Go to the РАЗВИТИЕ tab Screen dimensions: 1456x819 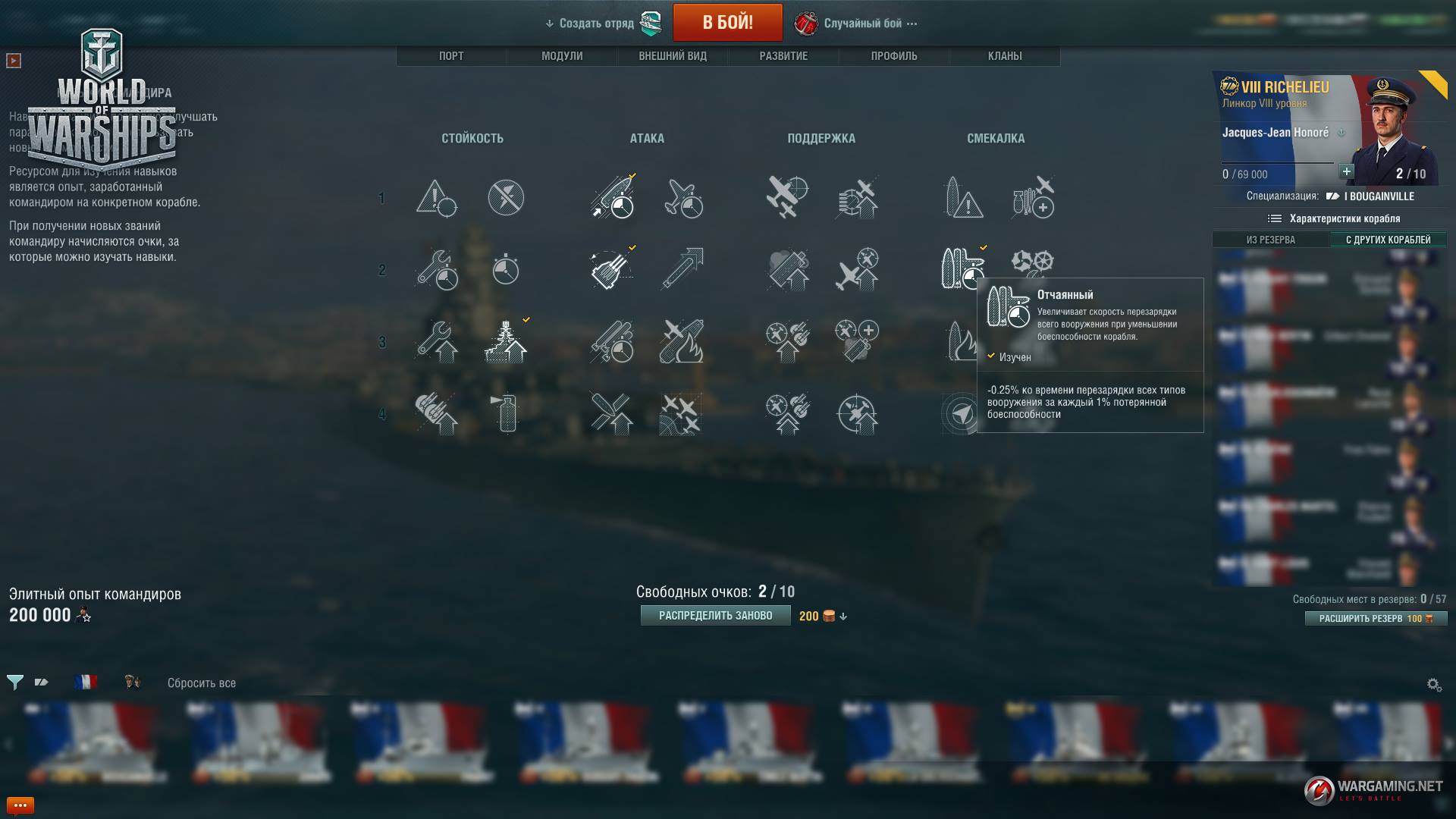click(783, 56)
